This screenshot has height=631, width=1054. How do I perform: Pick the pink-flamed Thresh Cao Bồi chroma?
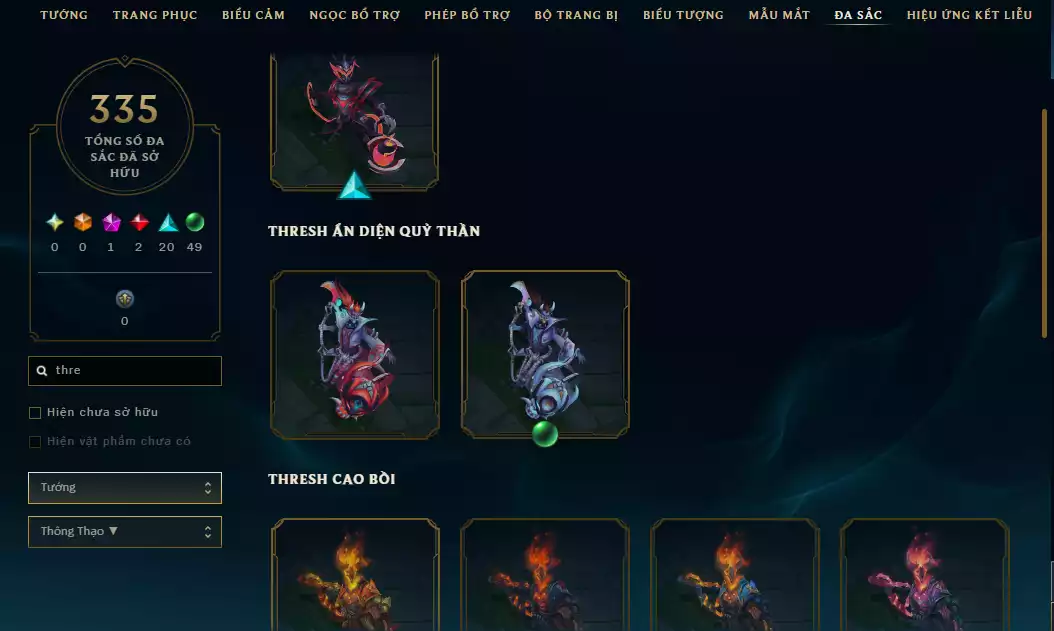click(x=924, y=575)
